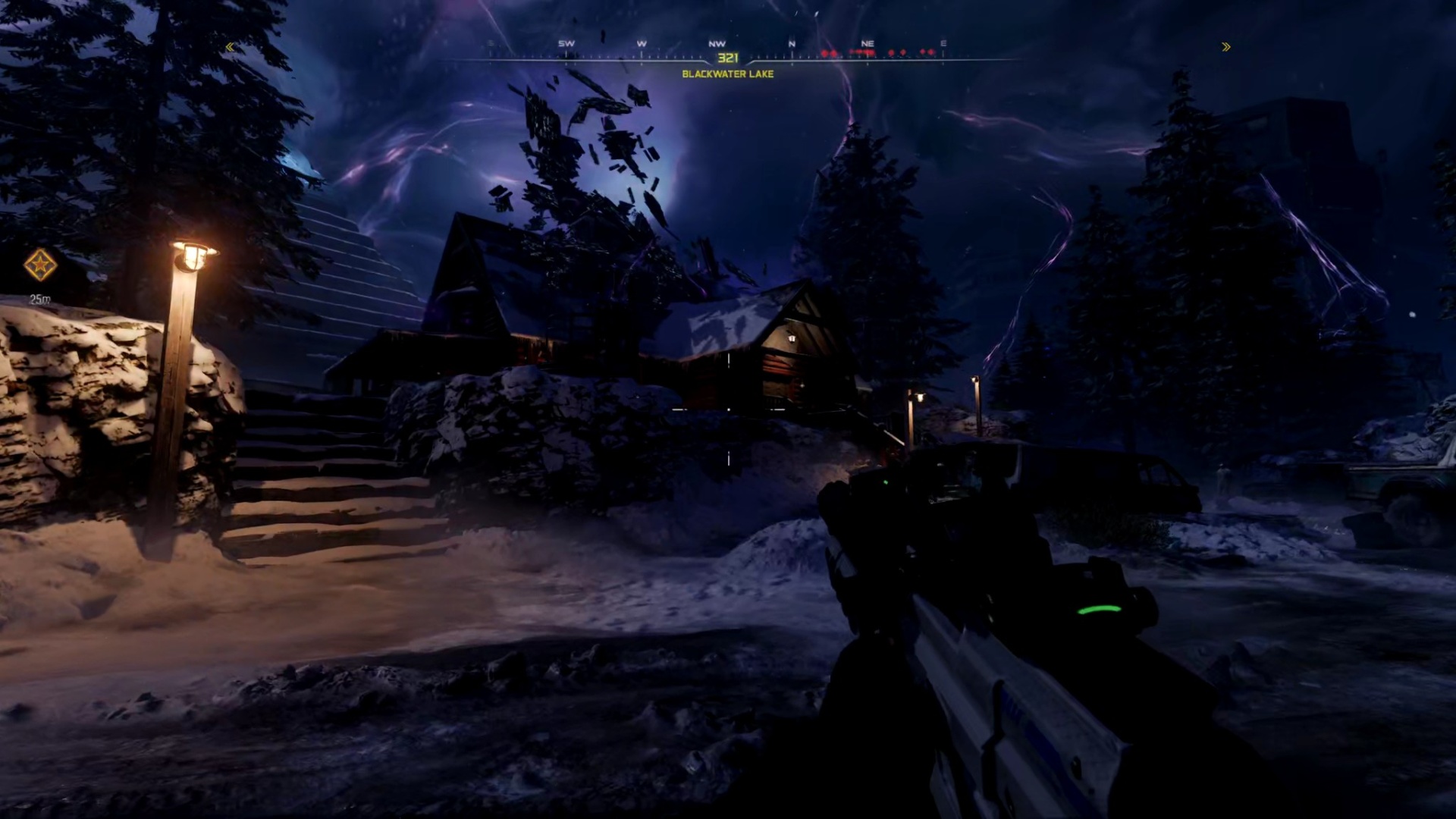Click the rightmost red threat marker
The width and height of the screenshot is (1456, 819).
933,53
